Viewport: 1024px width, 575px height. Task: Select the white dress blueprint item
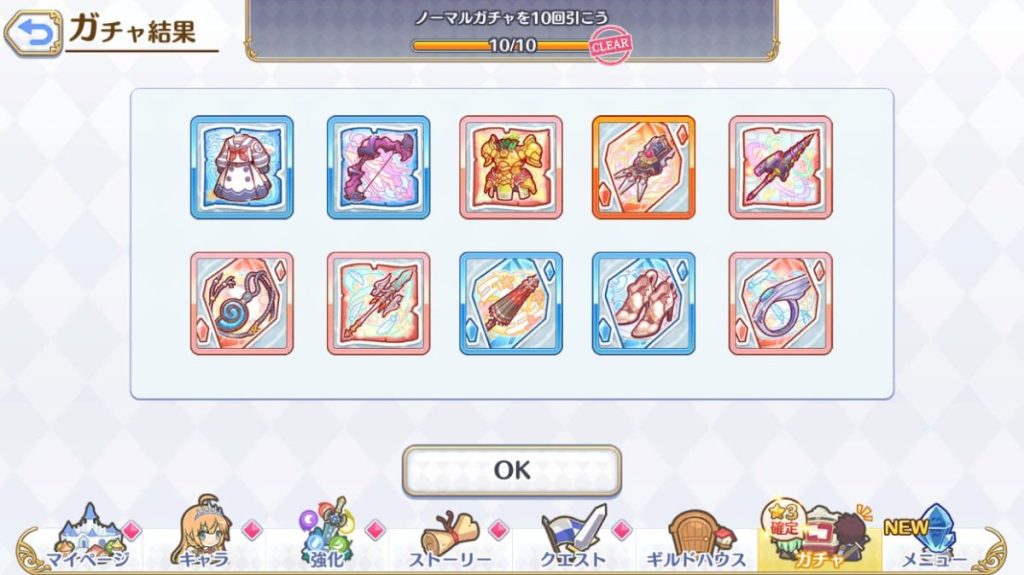(x=242, y=167)
